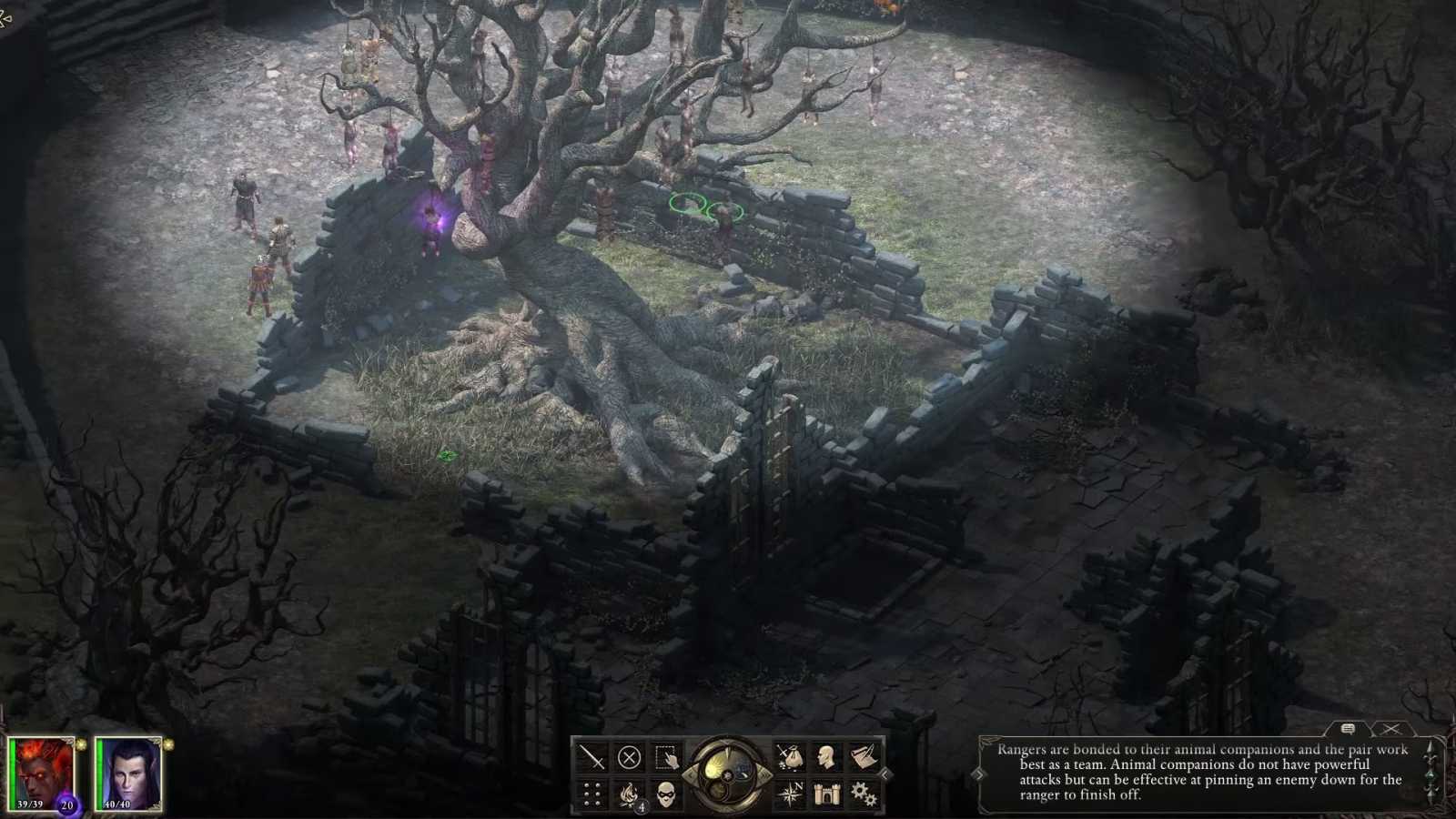This screenshot has height=819, width=1456.
Task: Toggle the speech bubble above the message log
Action: pos(1347,729)
